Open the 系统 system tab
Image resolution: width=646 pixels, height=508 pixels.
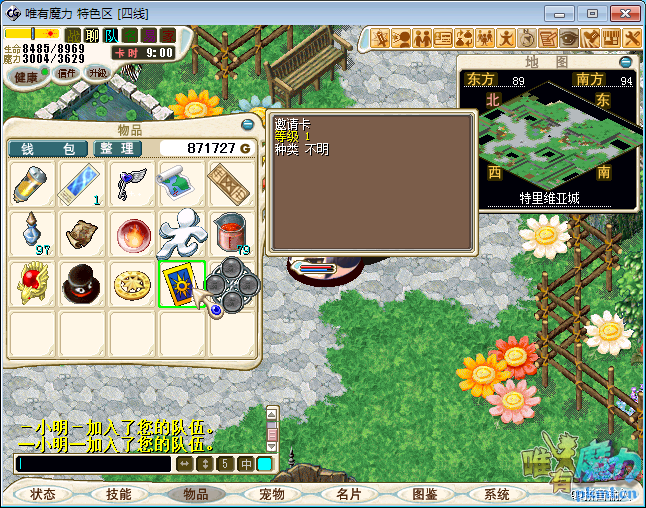pos(497,494)
